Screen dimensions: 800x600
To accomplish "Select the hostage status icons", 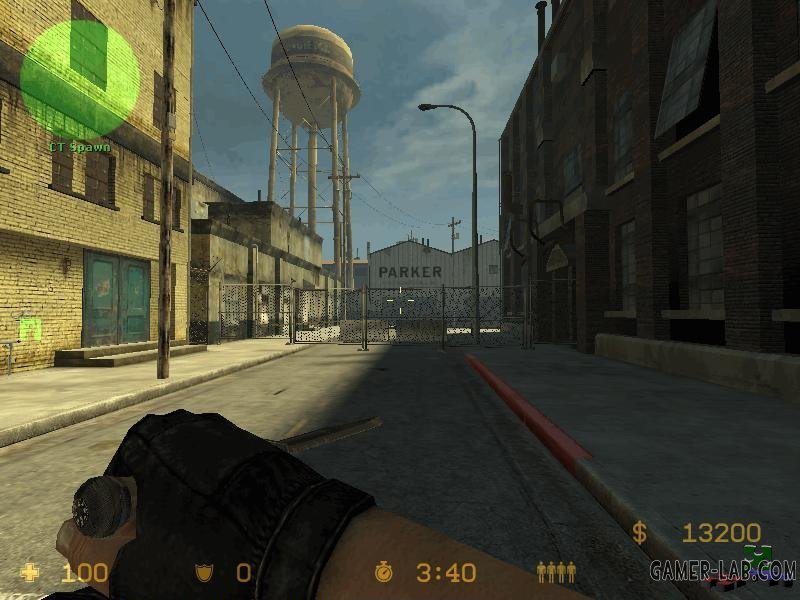I will (x=556, y=572).
